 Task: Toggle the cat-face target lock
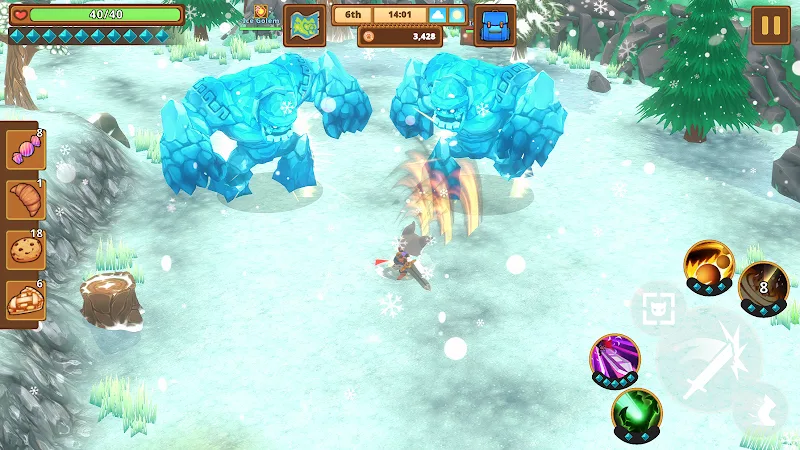(x=658, y=308)
